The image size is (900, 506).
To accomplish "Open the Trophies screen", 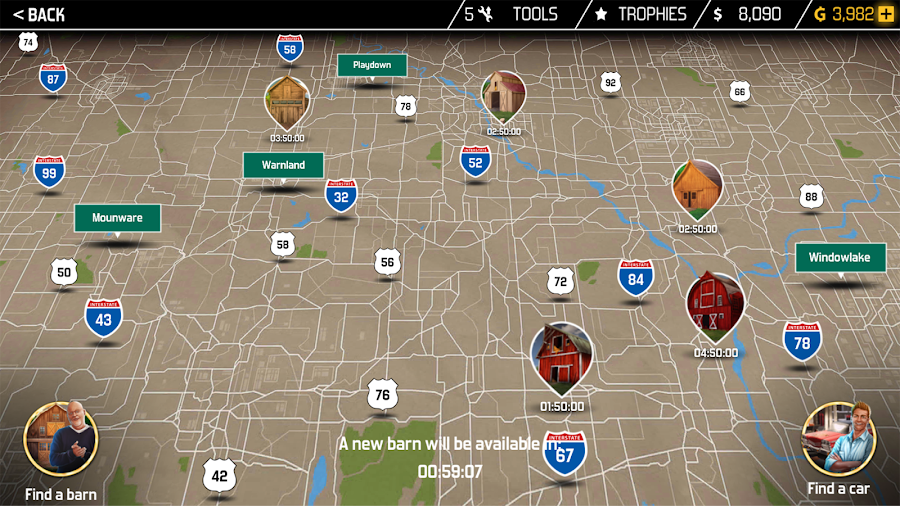I will 641,14.
